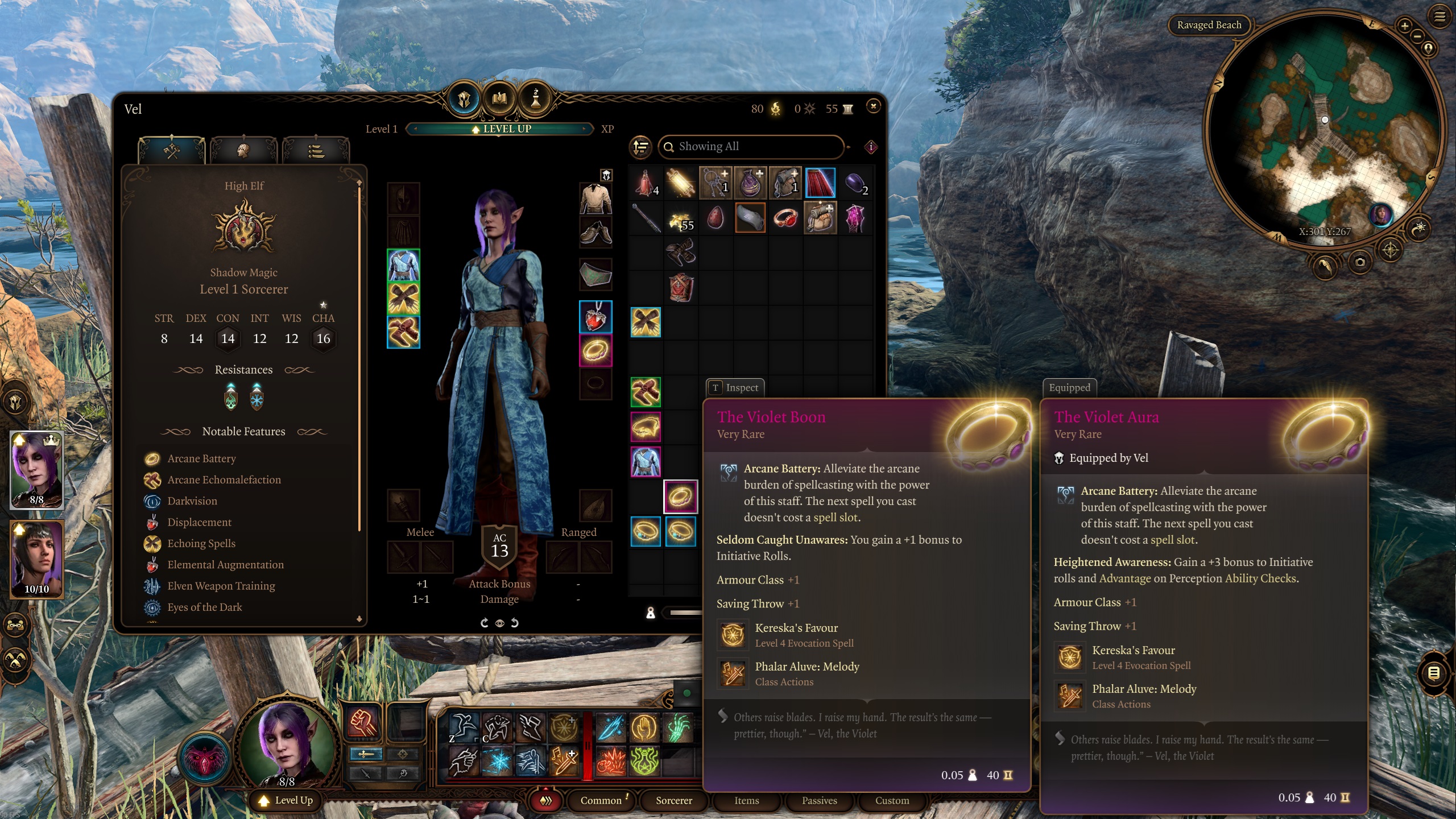This screenshot has width=1456, height=819.
Task: Select the red cloth item in inventory
Action: click(x=820, y=183)
